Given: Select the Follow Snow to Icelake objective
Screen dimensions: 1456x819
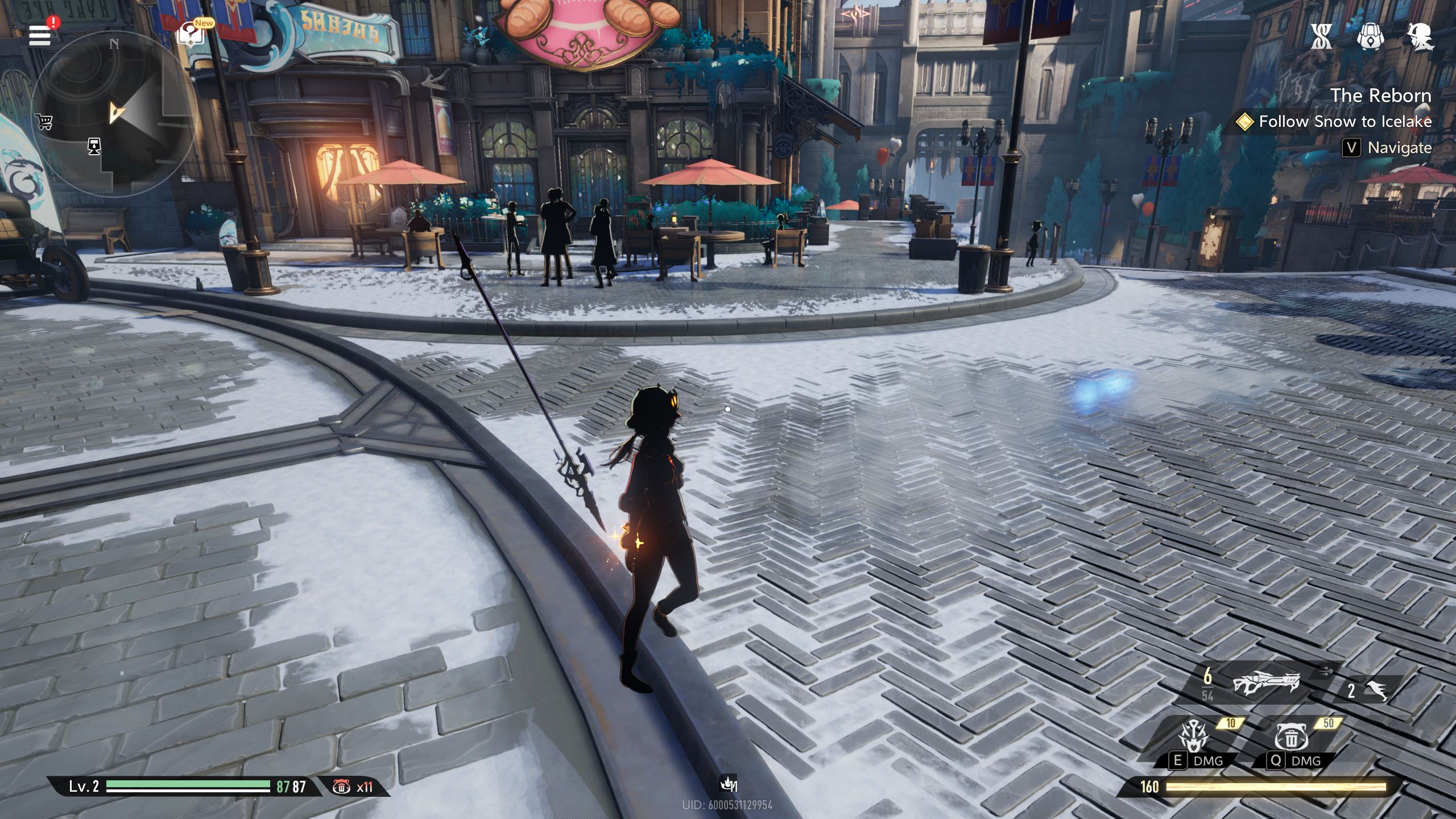Looking at the screenshot, I should pos(1345,122).
